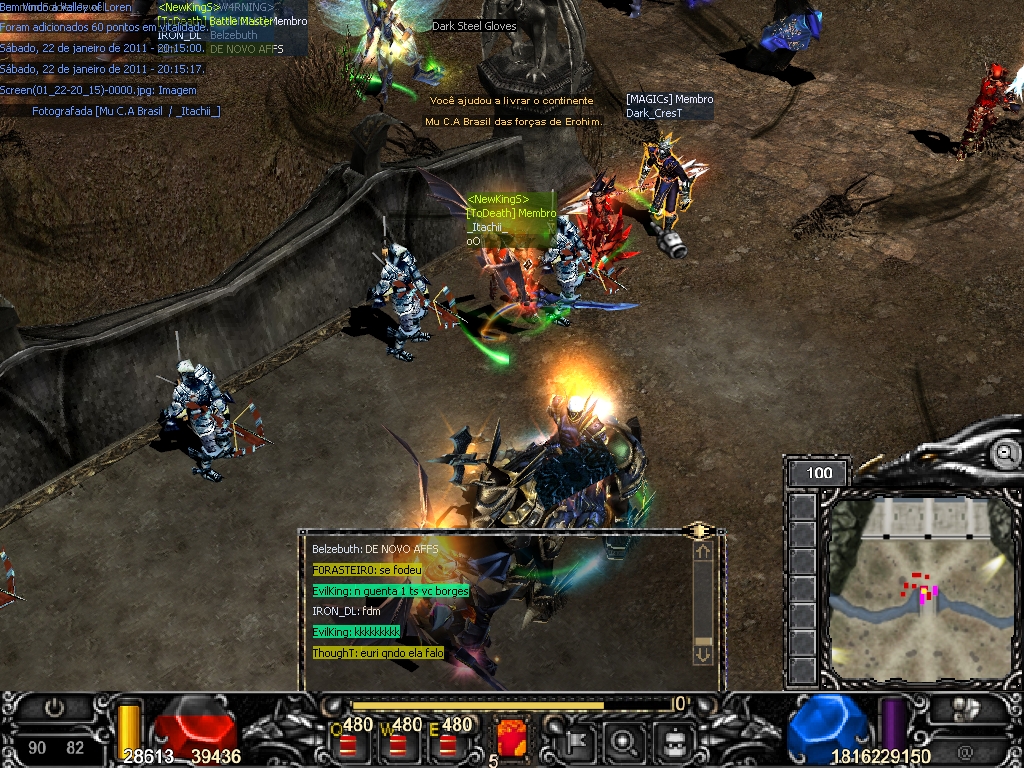Click the minimap zoom magnifier button
Image resolution: width=1024 pixels, height=768 pixels.
tap(1003, 454)
